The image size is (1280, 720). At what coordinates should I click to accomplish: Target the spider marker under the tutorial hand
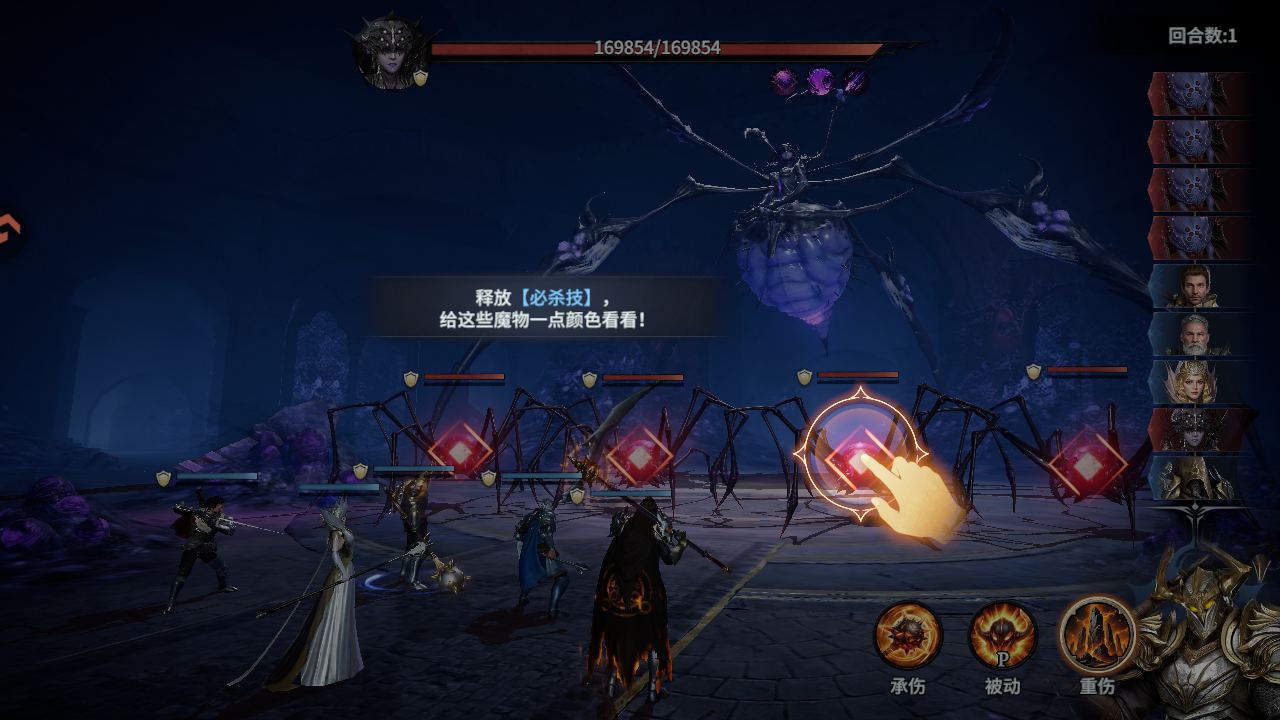coord(859,458)
